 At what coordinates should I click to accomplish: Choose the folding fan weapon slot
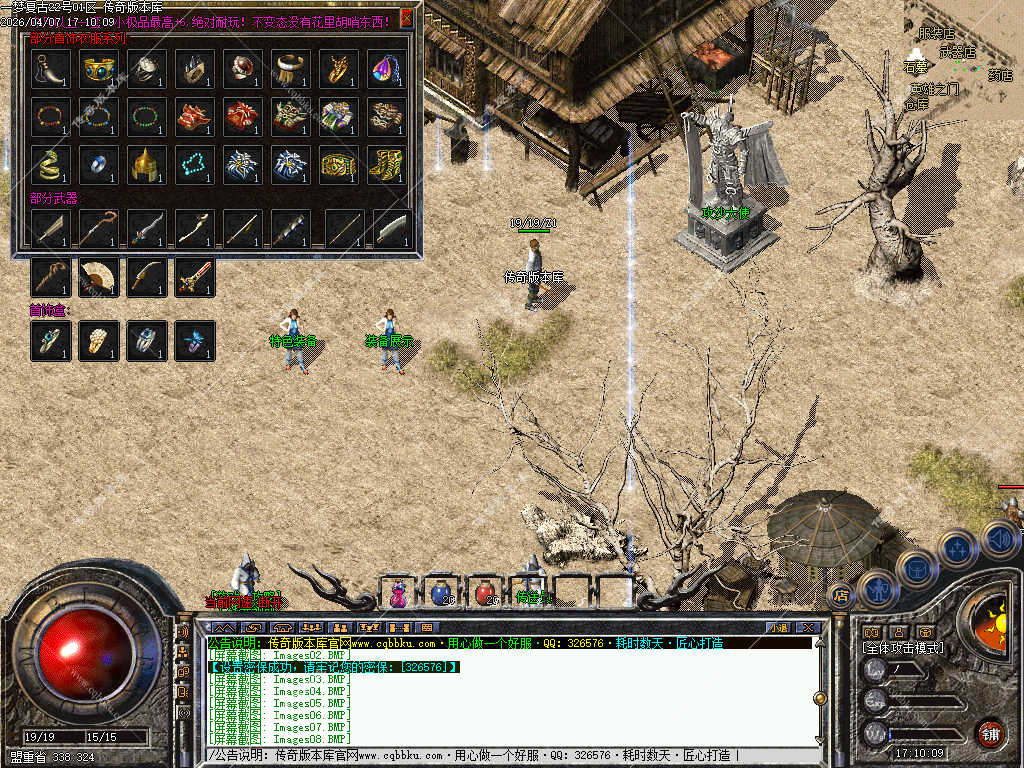coord(99,277)
